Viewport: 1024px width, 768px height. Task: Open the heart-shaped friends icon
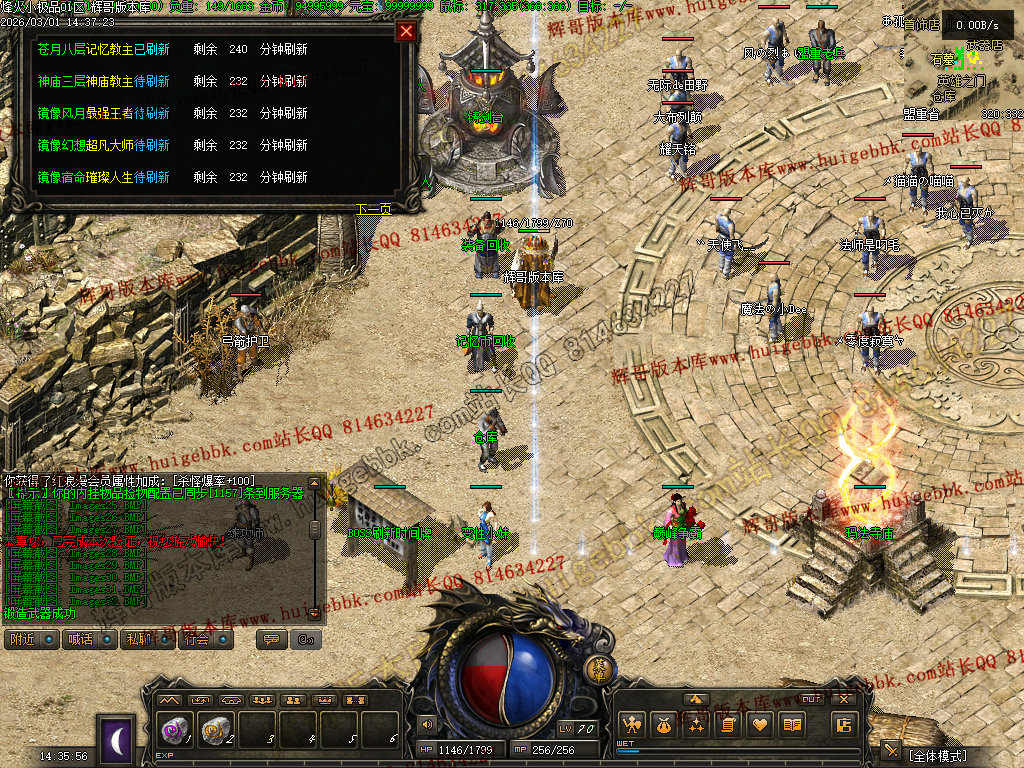point(760,725)
